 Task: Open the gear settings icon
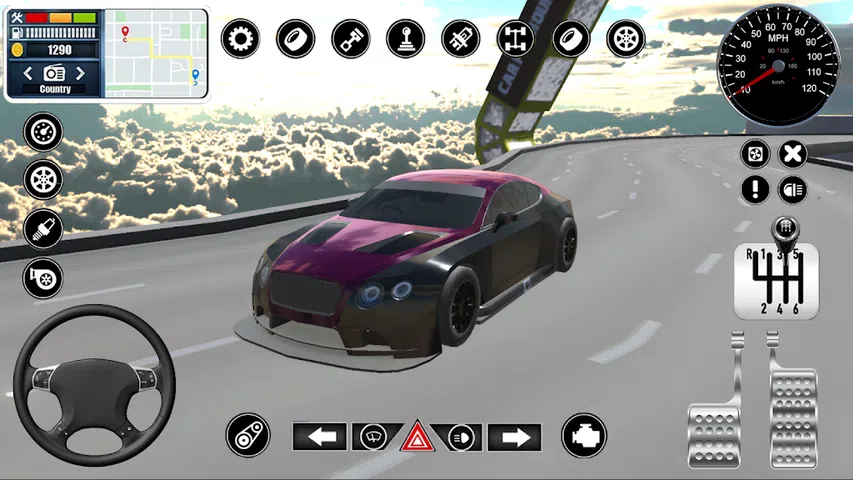(240, 39)
